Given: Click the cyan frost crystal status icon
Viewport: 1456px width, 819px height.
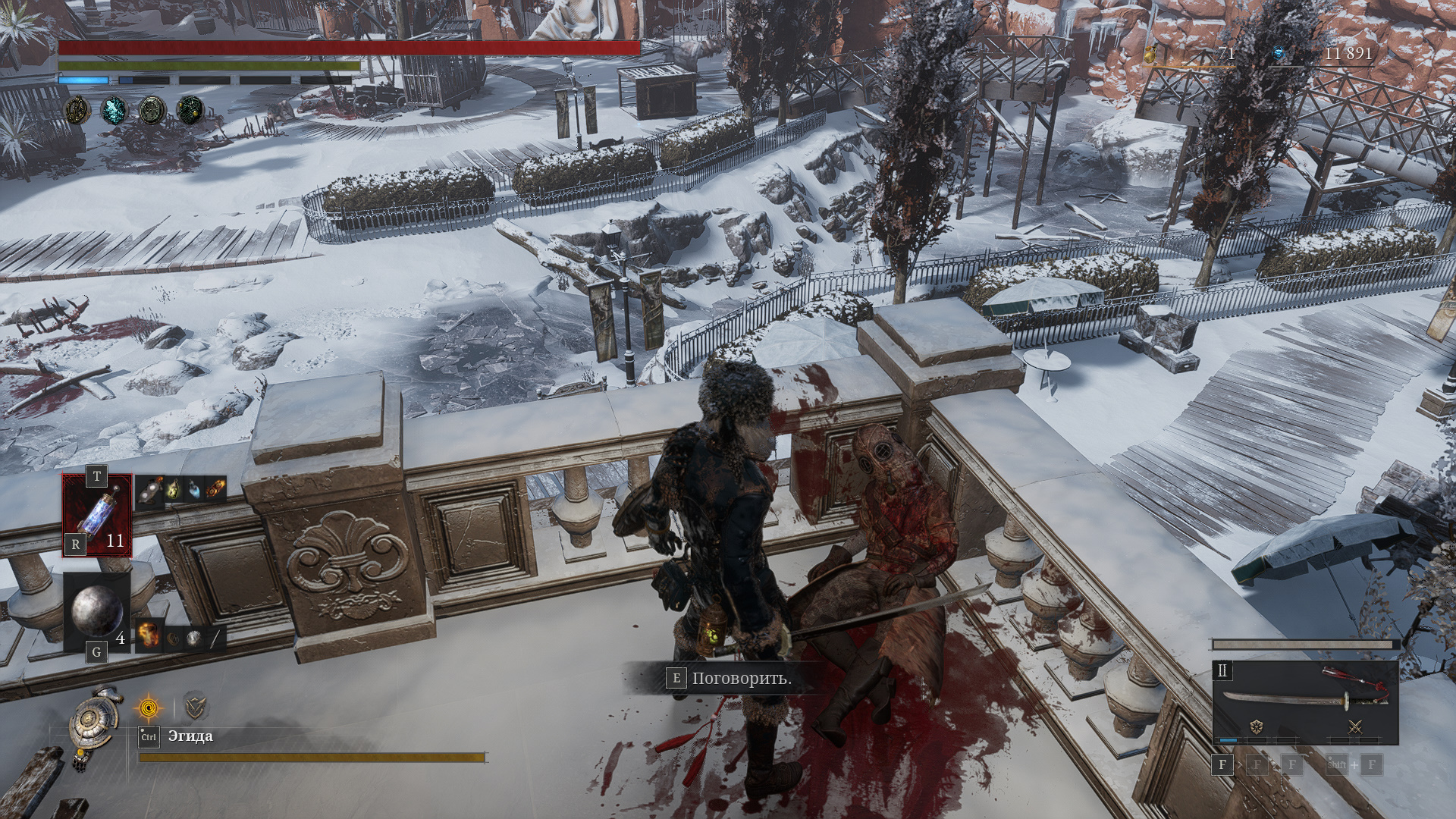Looking at the screenshot, I should [x=115, y=111].
